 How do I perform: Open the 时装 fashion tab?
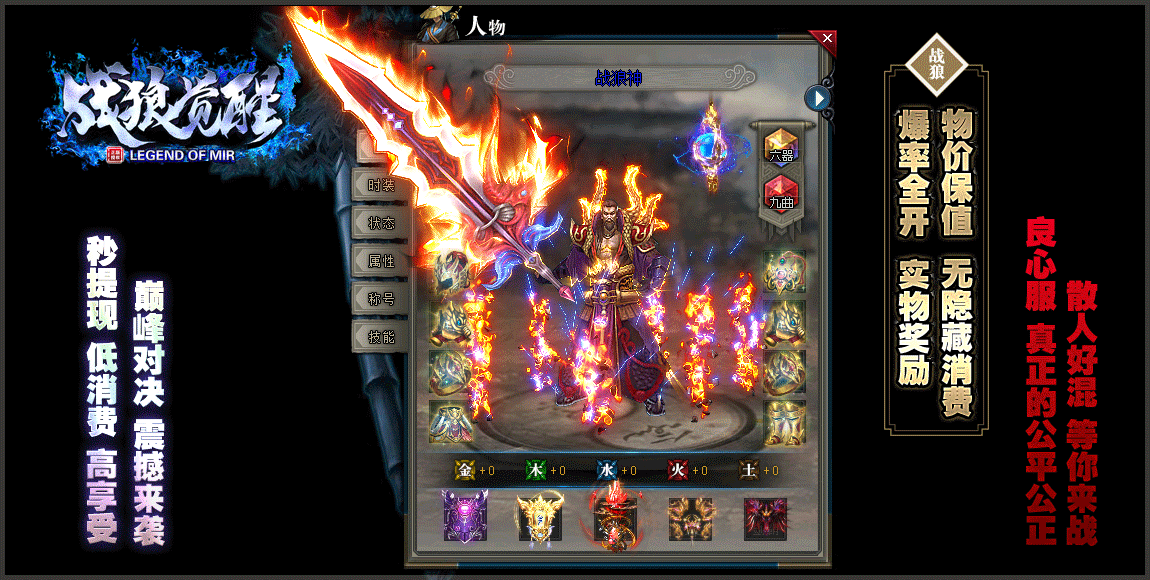(x=380, y=185)
